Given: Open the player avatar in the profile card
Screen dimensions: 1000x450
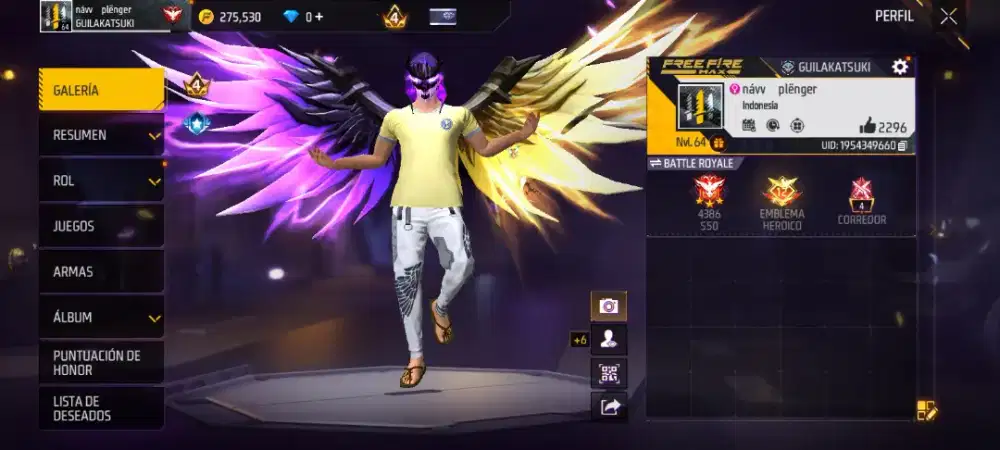Looking at the screenshot, I should coord(699,106).
